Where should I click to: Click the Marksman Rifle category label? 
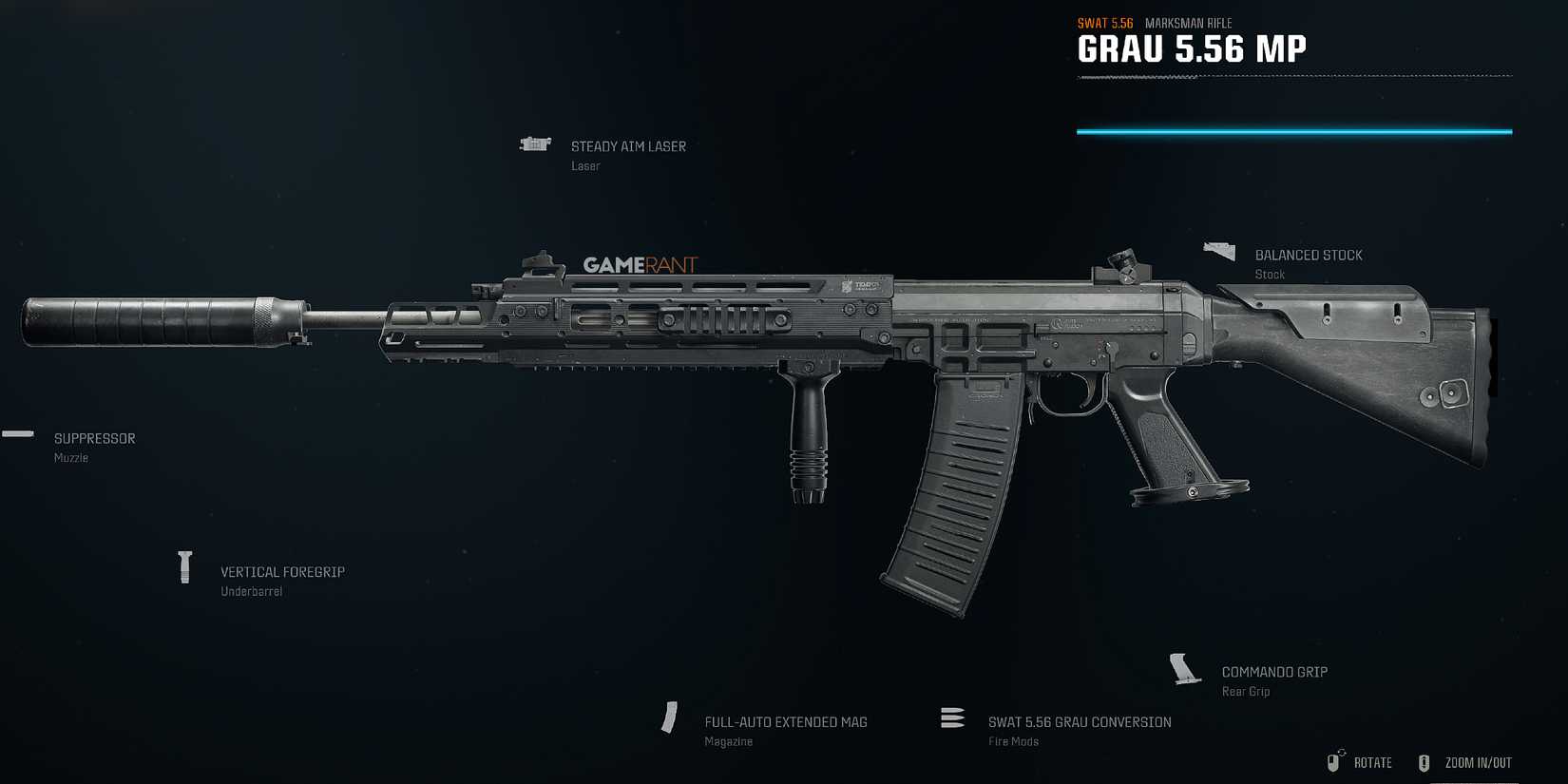click(x=1187, y=22)
